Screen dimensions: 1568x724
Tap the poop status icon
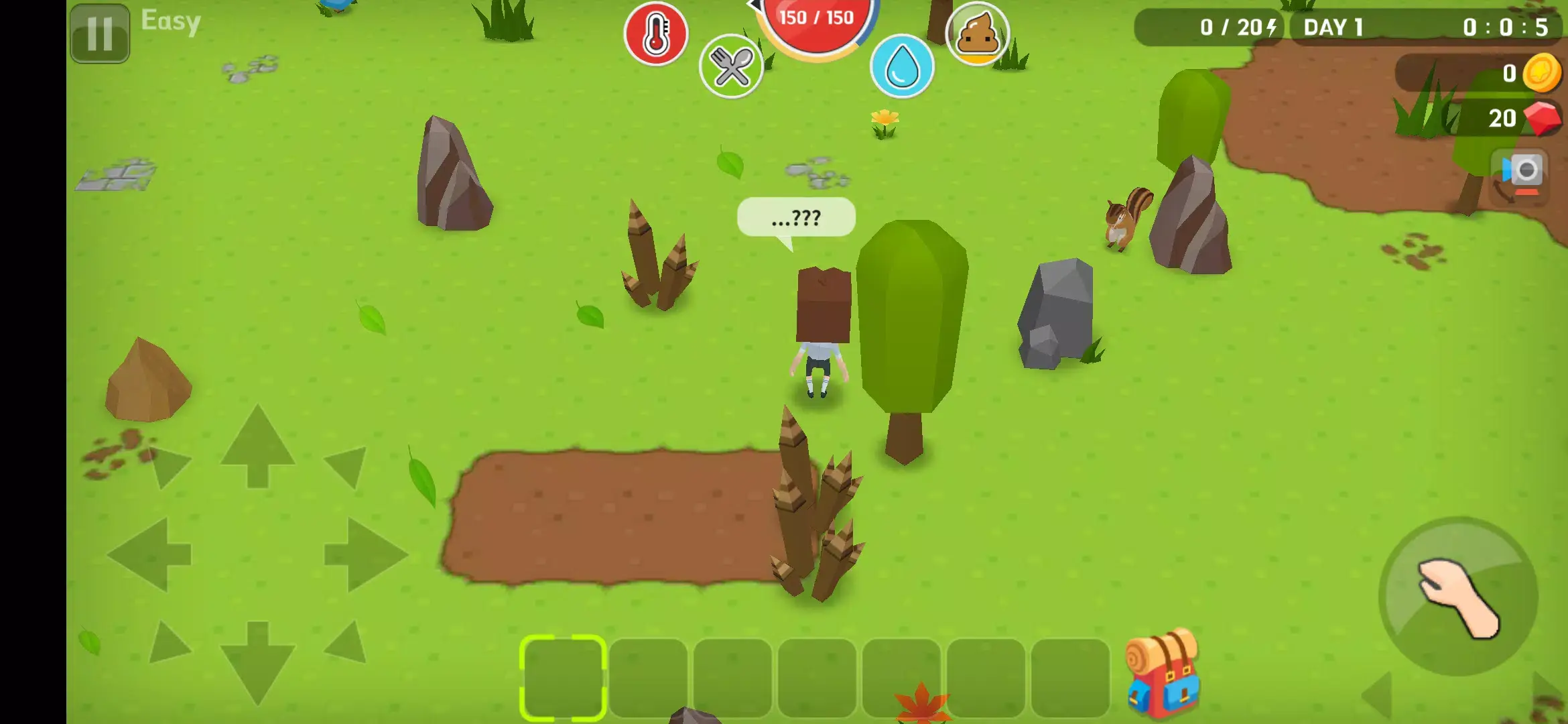coord(977,34)
